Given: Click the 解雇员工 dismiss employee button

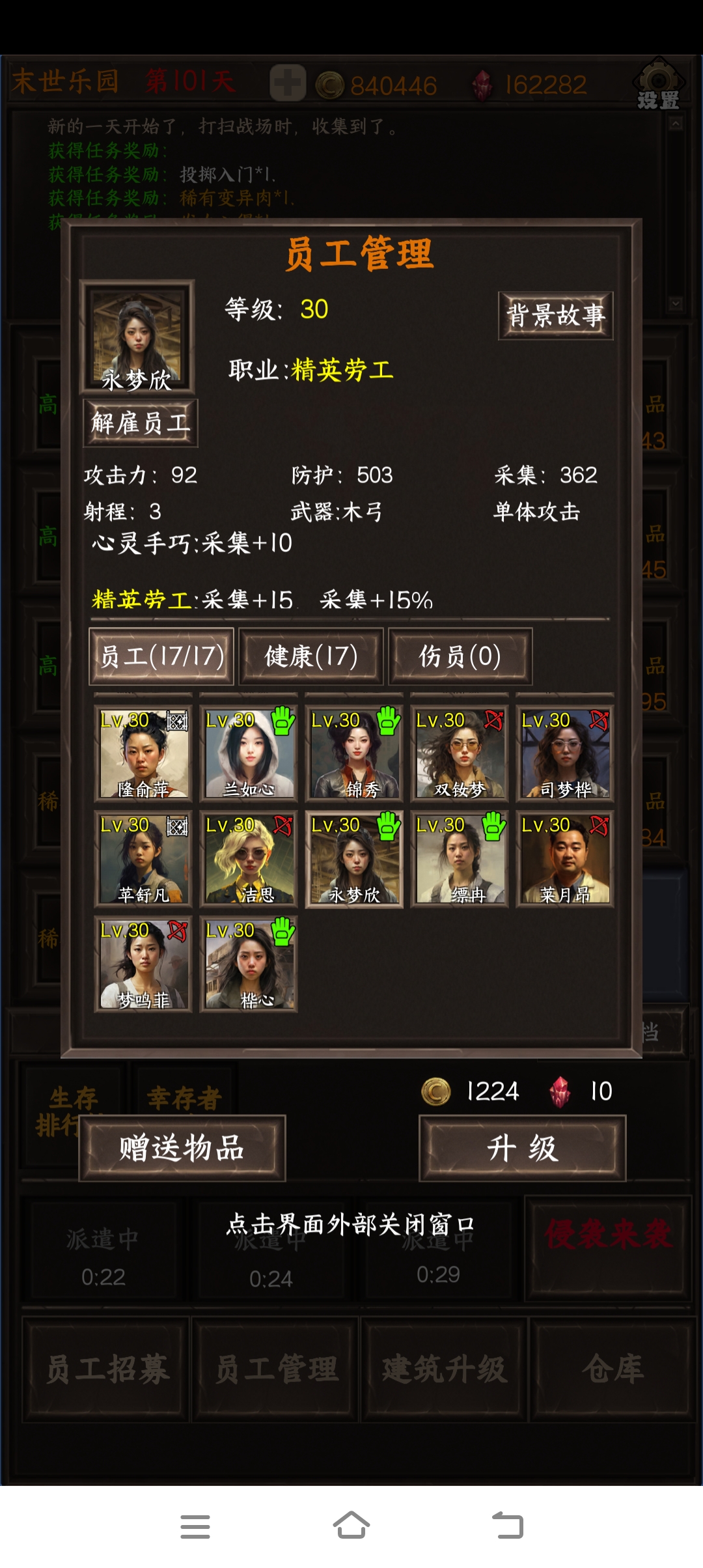Looking at the screenshot, I should coord(141,423).
